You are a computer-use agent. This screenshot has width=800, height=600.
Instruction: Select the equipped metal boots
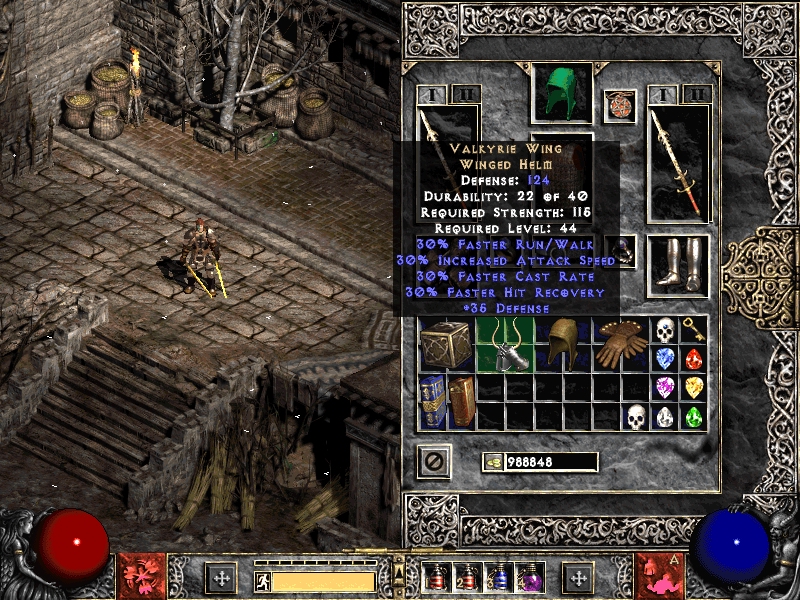pyautogui.click(x=678, y=265)
